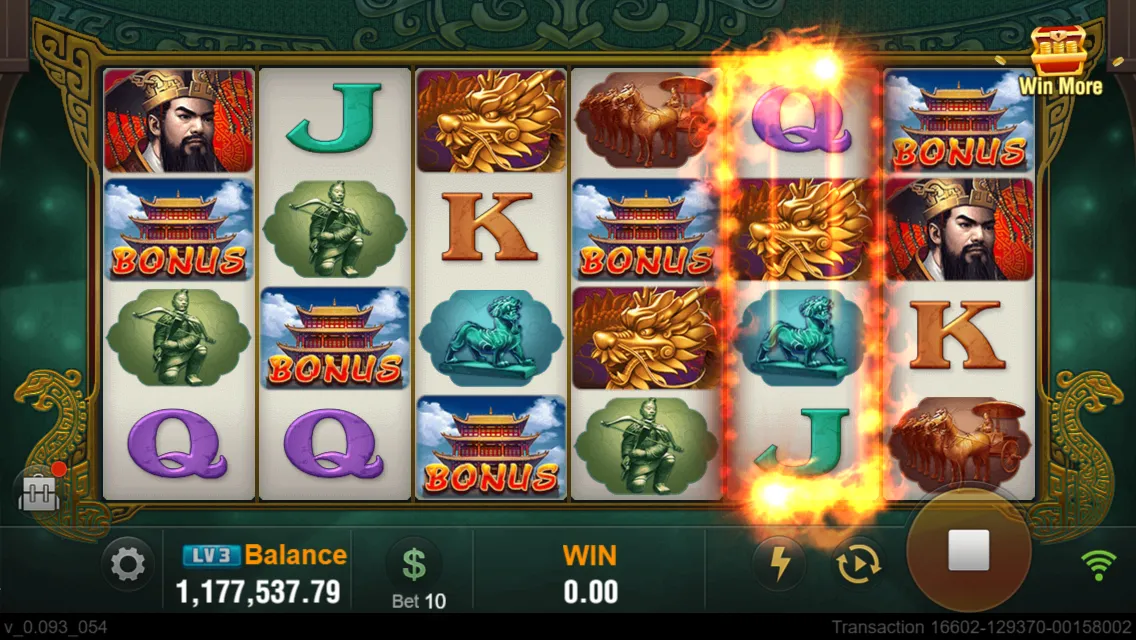Toggle the lightning bolt turbo spin
The image size is (1136, 640).
[x=779, y=565]
